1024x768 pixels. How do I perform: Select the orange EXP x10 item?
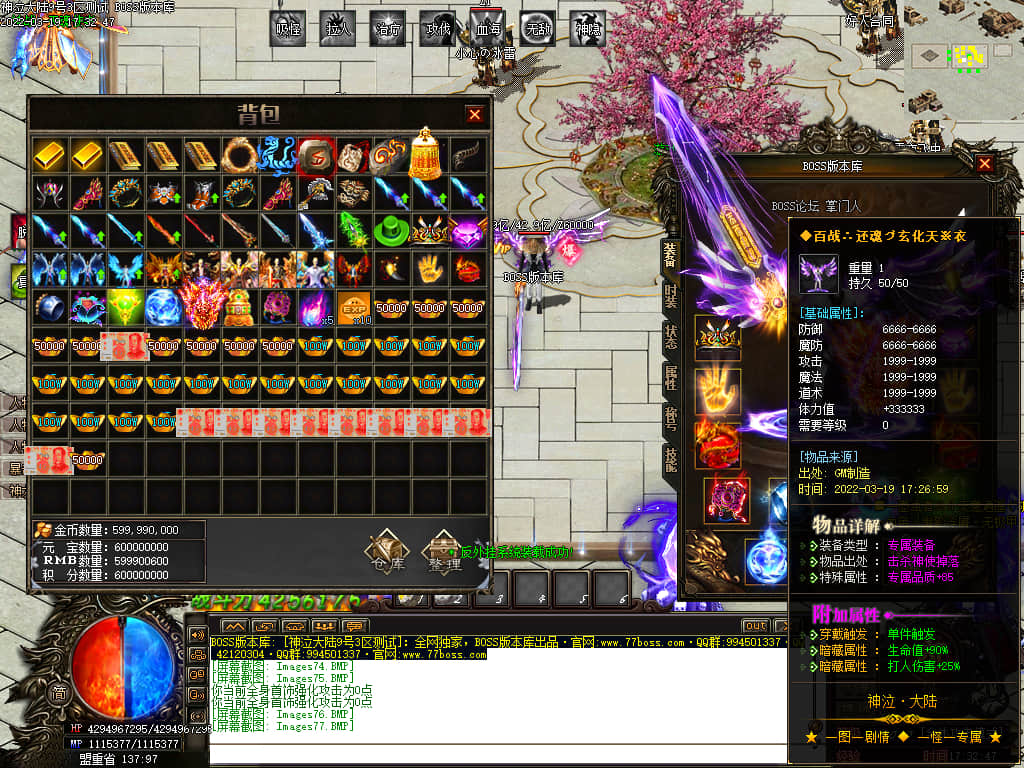point(352,308)
